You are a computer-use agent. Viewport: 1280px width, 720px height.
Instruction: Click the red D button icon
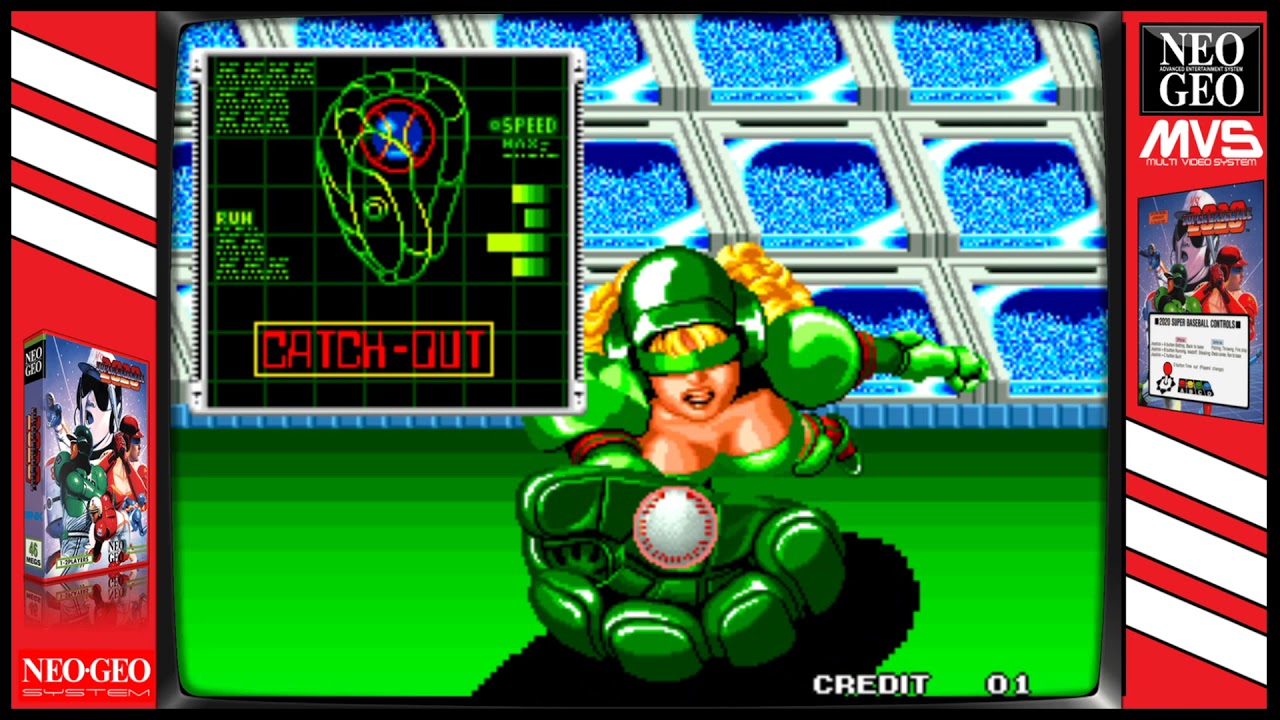coord(1183,384)
